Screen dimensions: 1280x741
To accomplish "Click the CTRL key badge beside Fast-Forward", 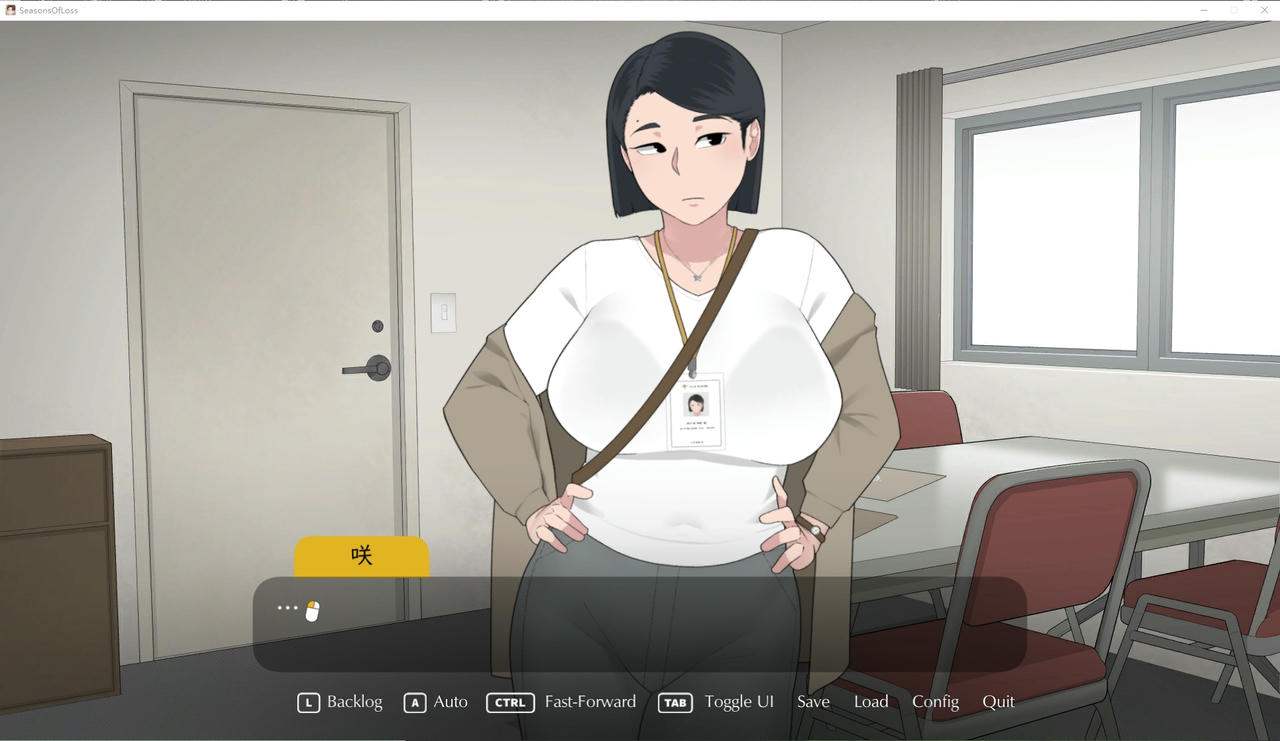I will (x=510, y=702).
